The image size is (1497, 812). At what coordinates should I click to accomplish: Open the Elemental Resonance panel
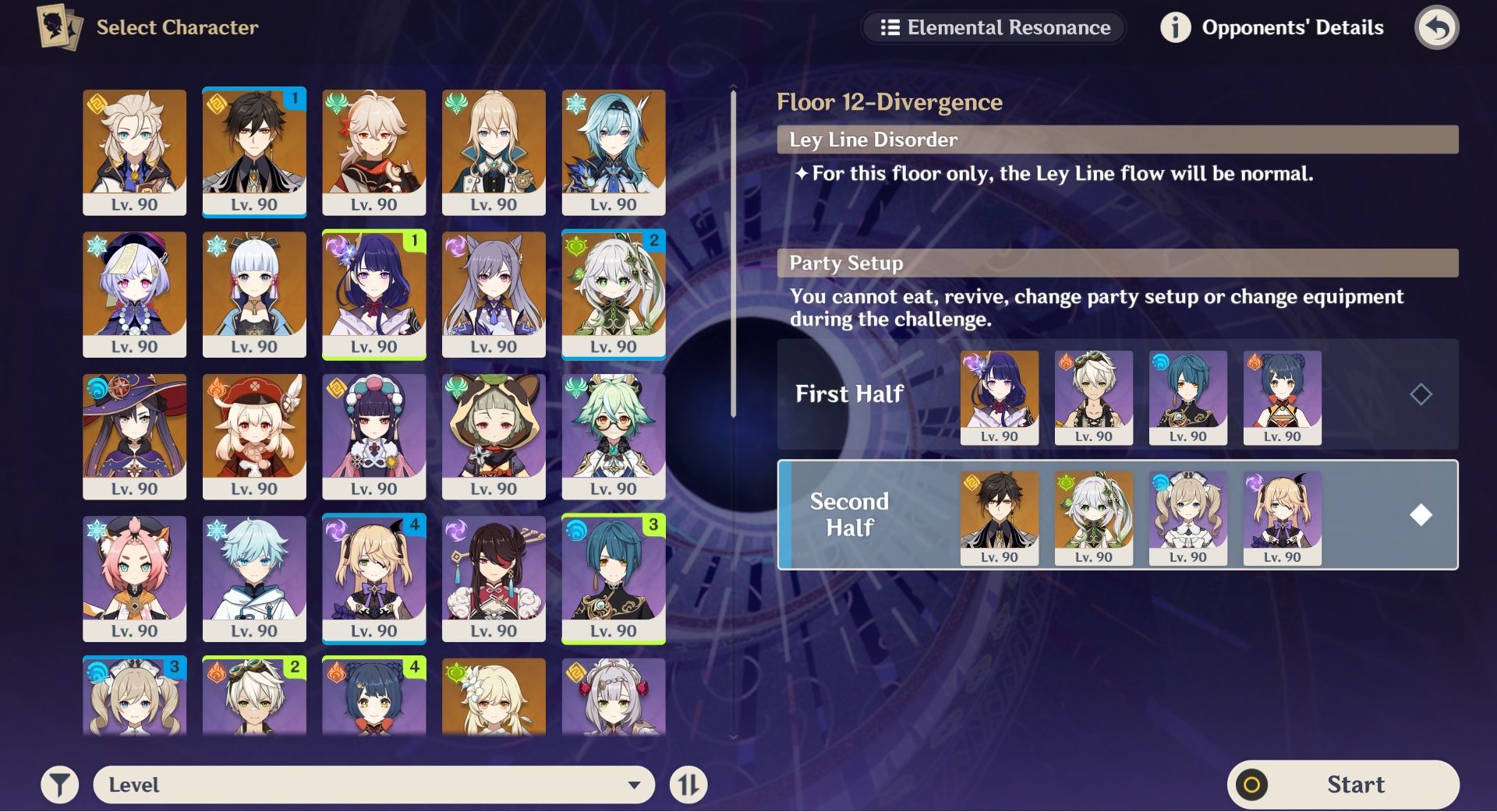click(x=994, y=28)
